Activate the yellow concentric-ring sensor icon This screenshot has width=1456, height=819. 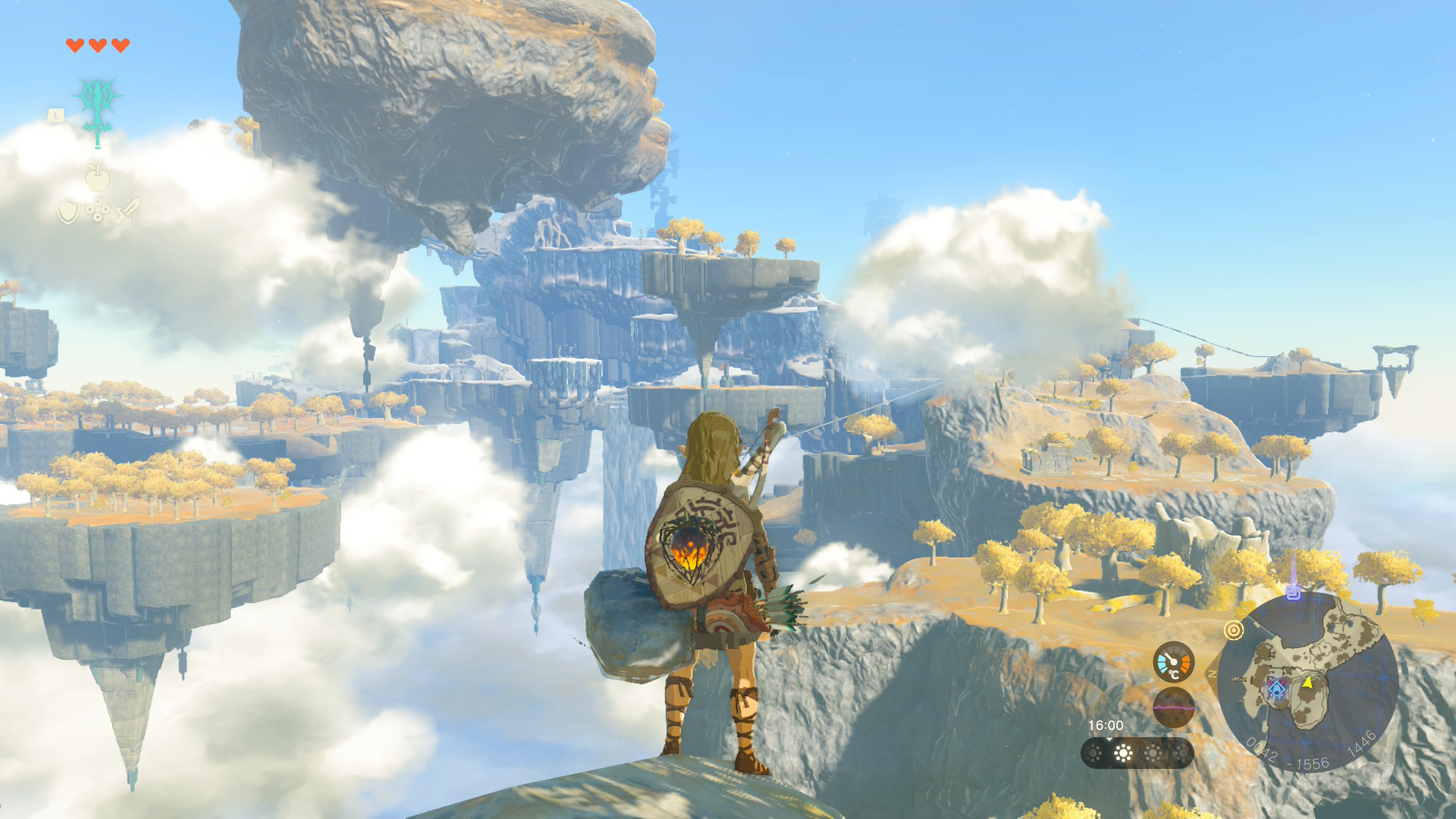click(x=1234, y=630)
